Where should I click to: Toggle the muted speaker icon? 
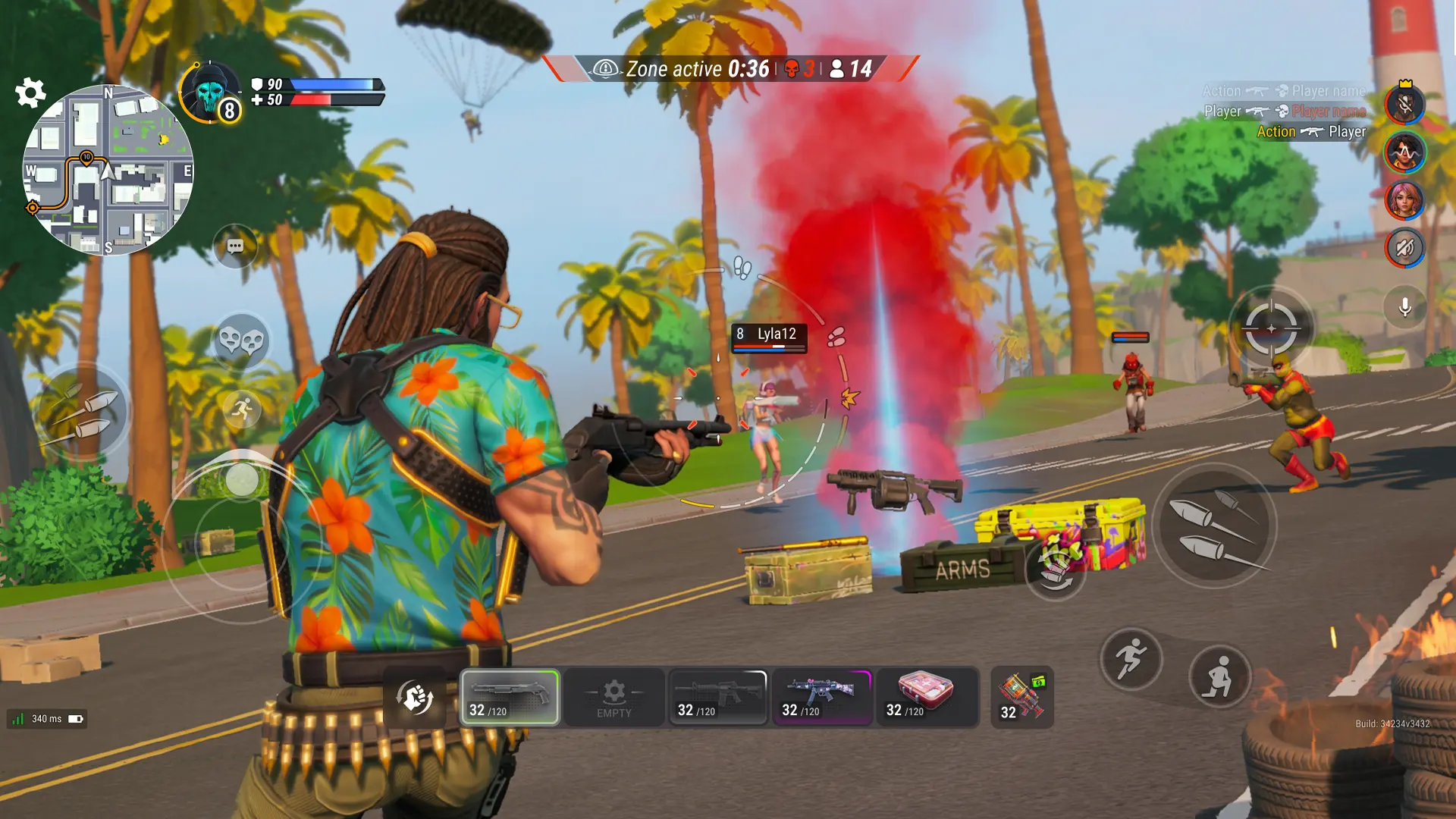click(1404, 248)
